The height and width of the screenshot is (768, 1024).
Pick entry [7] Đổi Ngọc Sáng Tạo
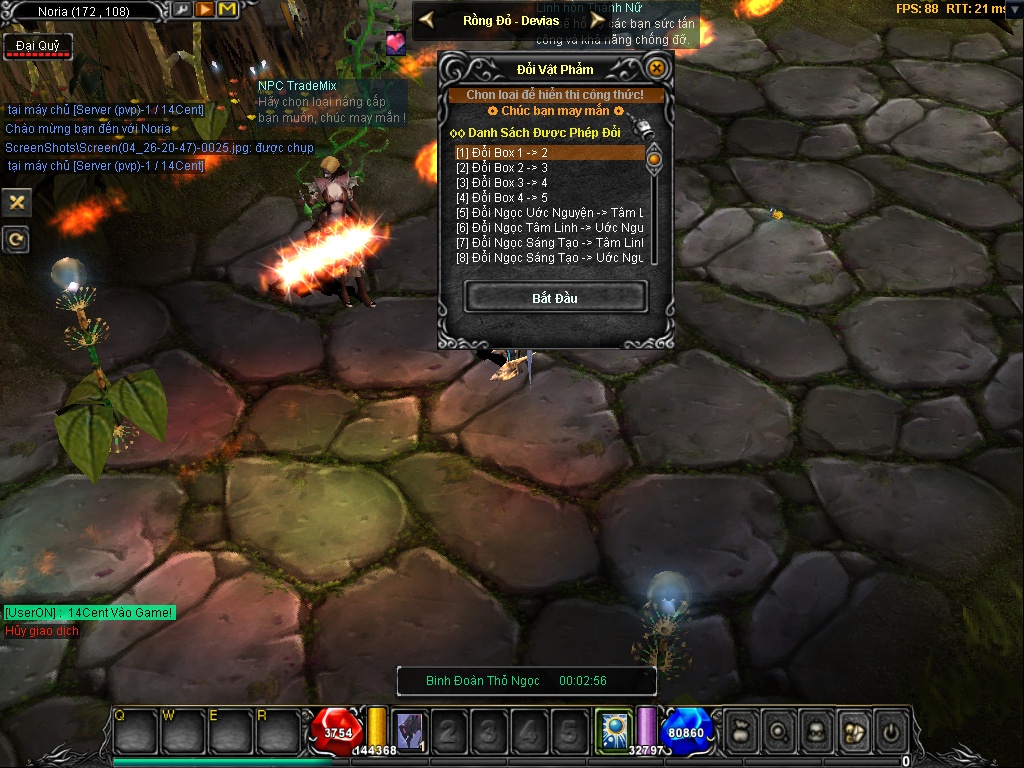tap(548, 243)
